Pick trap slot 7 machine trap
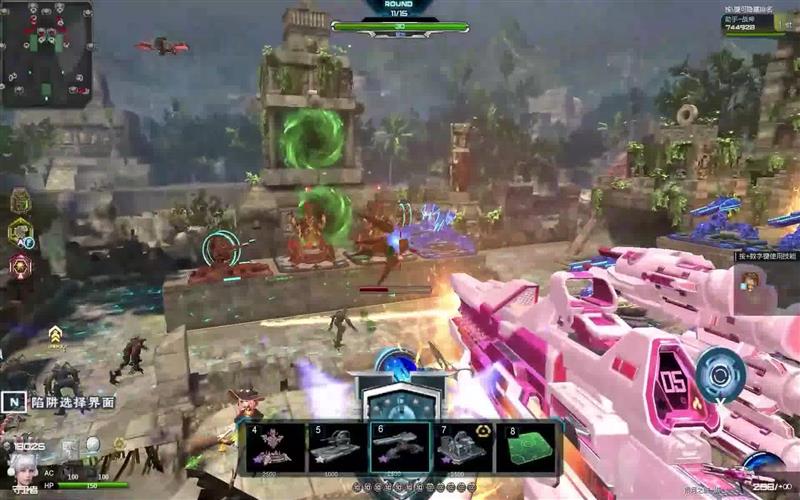 pyautogui.click(x=461, y=447)
